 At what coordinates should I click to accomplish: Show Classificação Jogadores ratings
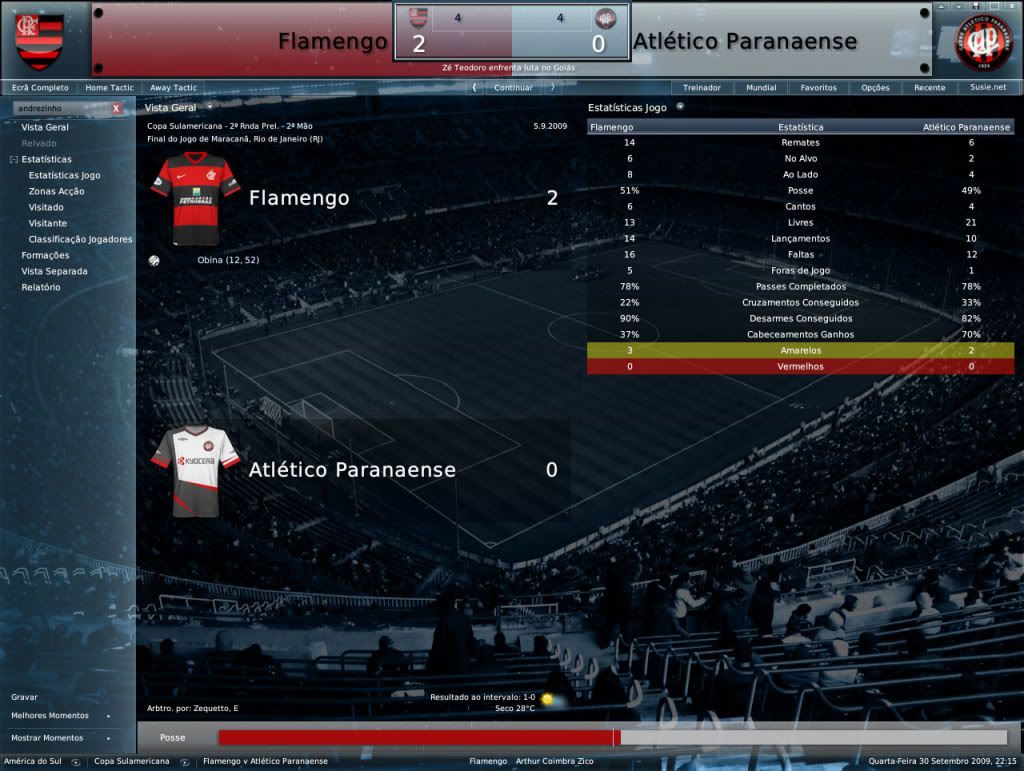(x=80, y=239)
